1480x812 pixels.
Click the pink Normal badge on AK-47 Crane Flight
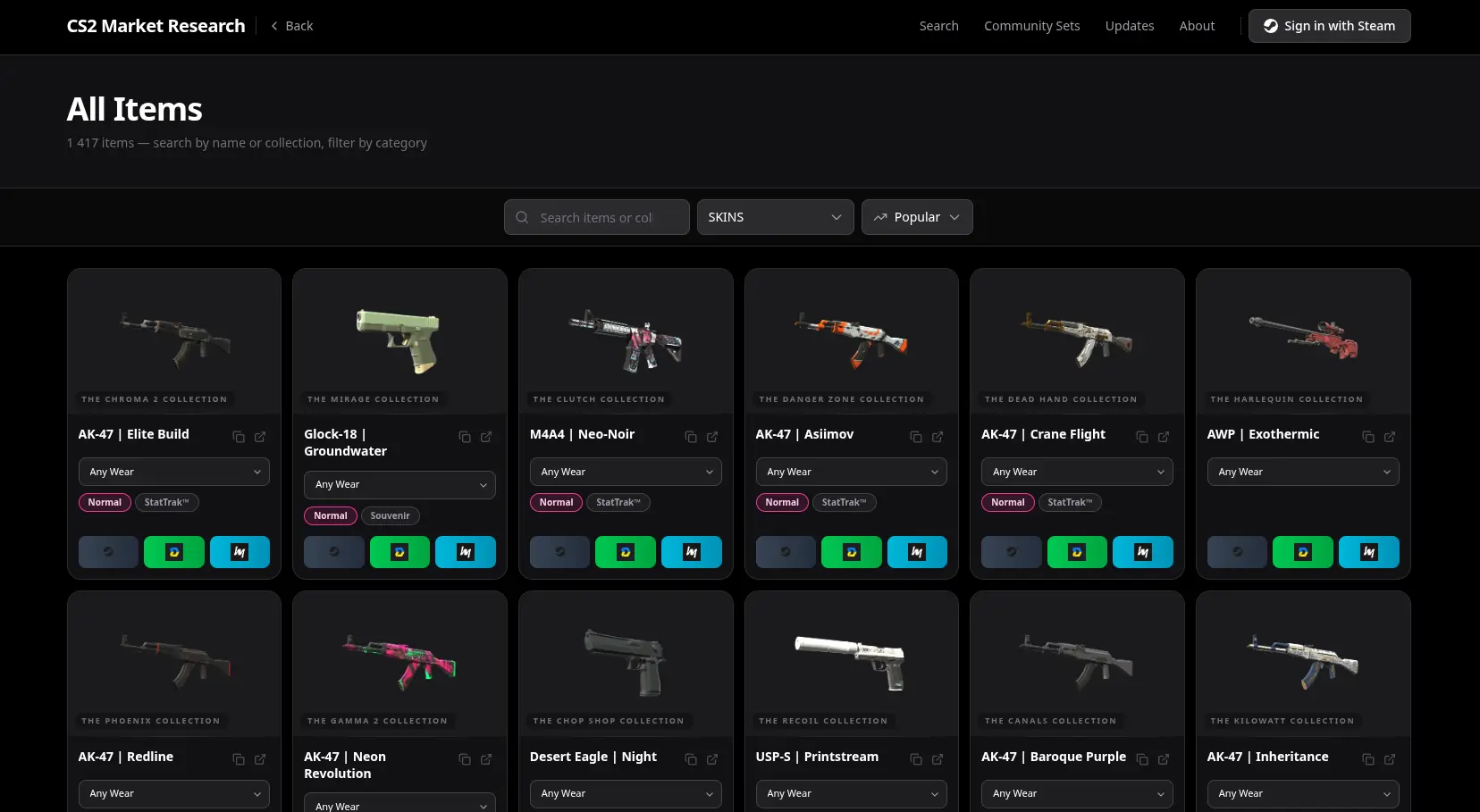point(1008,502)
